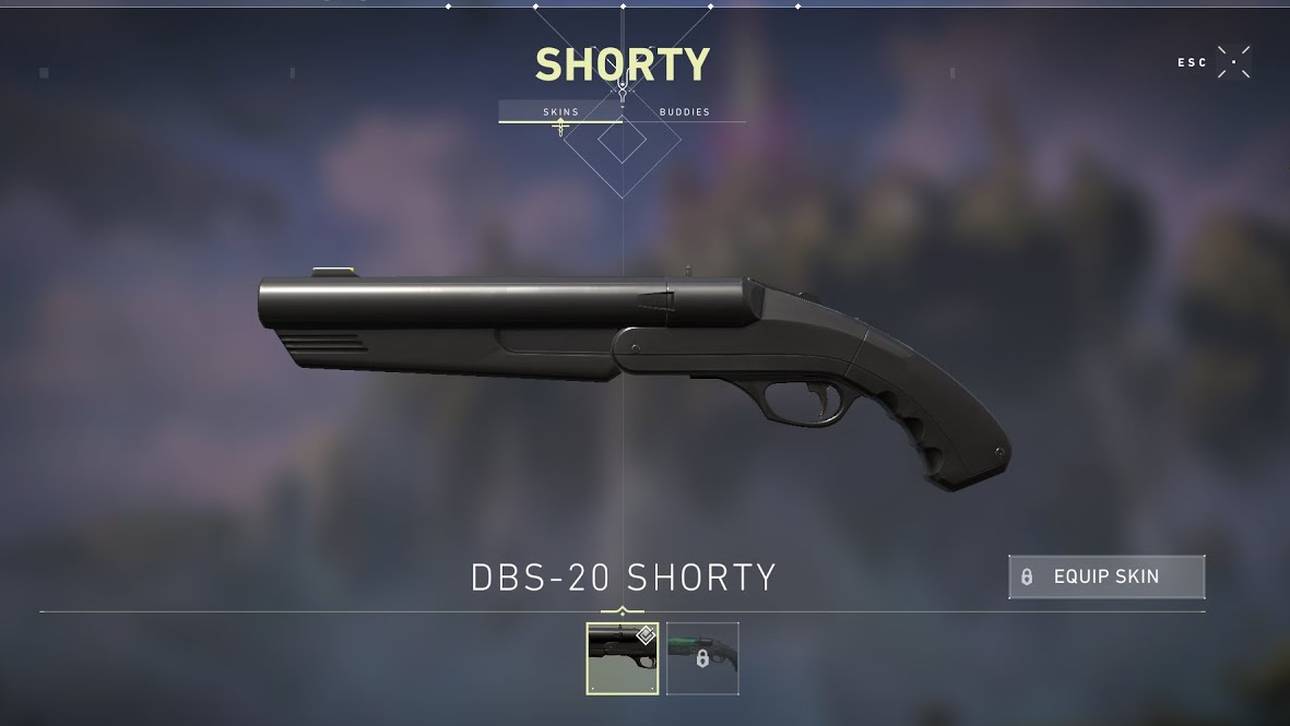Switch to the Buddies tab
Image resolution: width=1290 pixels, height=726 pixels.
tap(684, 111)
